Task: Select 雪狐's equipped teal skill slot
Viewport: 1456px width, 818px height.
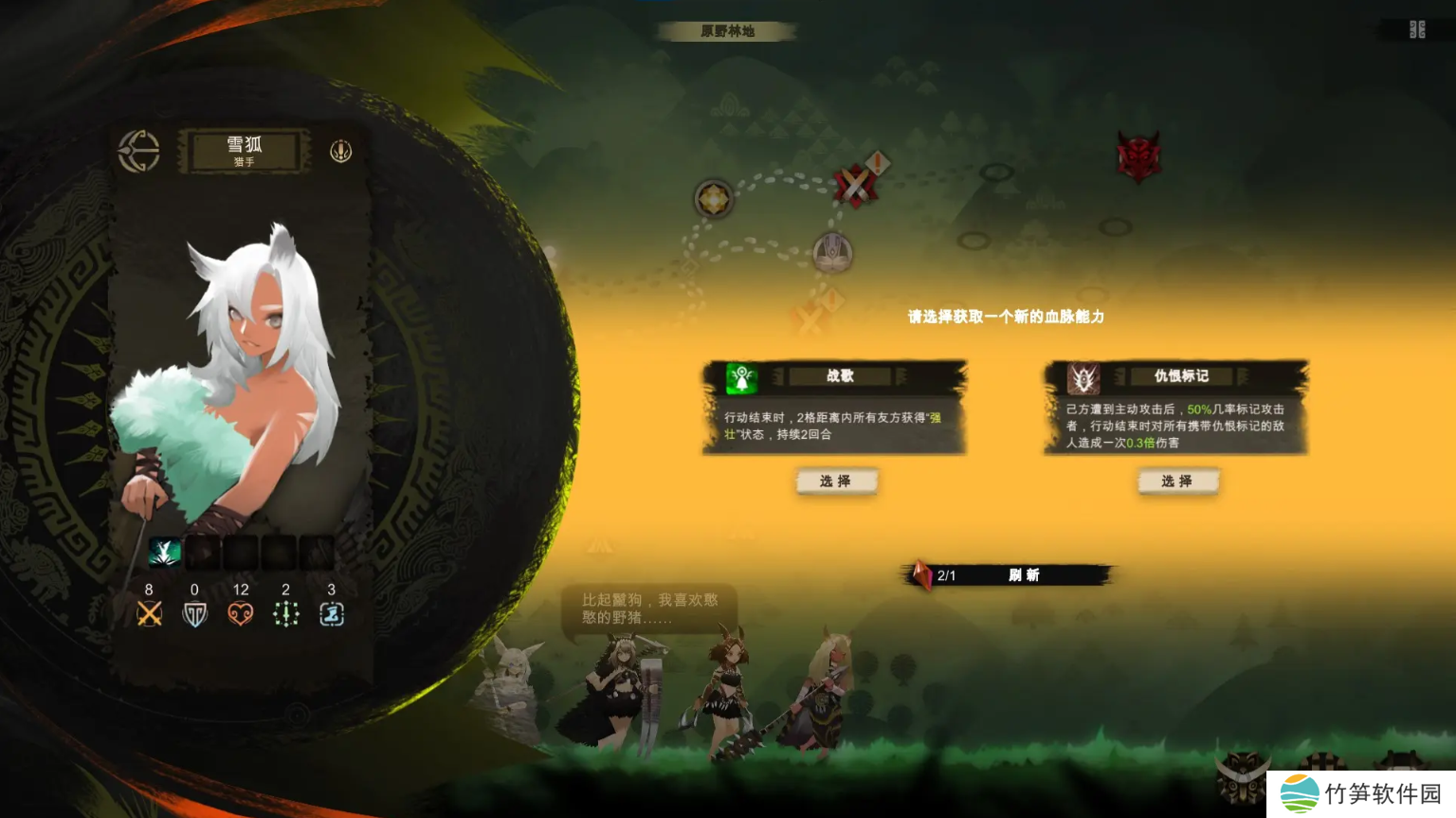Action: [x=164, y=552]
